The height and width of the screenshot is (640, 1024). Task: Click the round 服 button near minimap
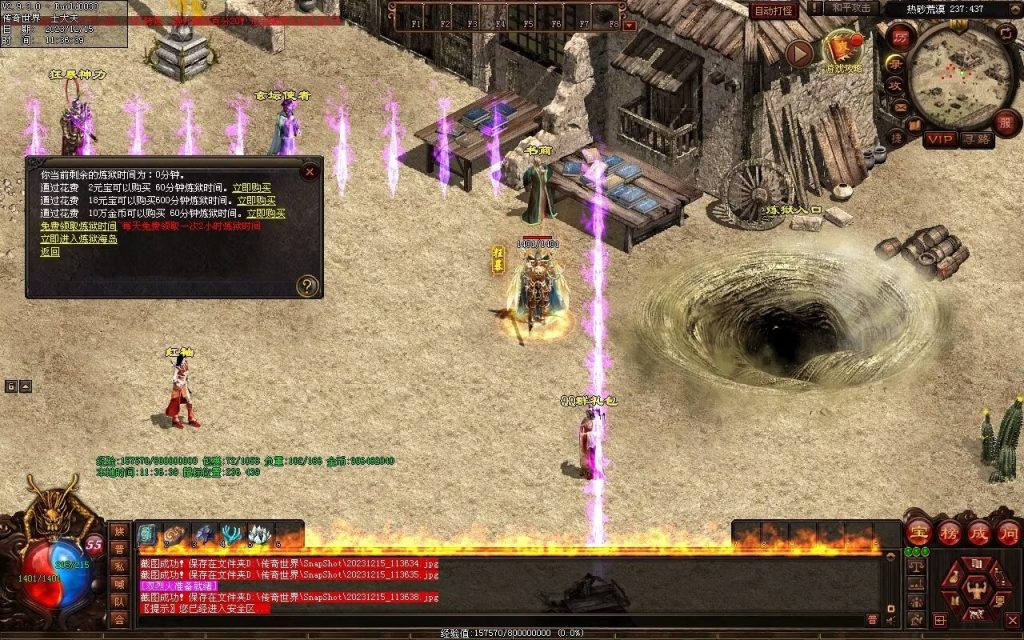(1006, 122)
